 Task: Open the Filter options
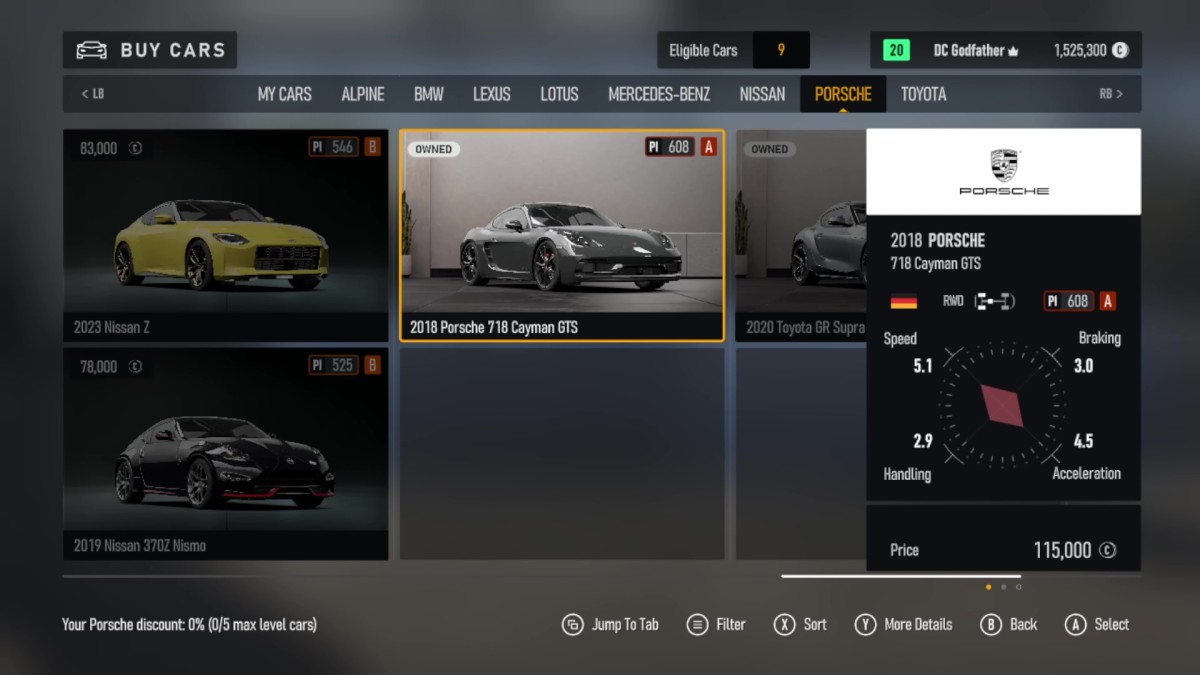(716, 625)
